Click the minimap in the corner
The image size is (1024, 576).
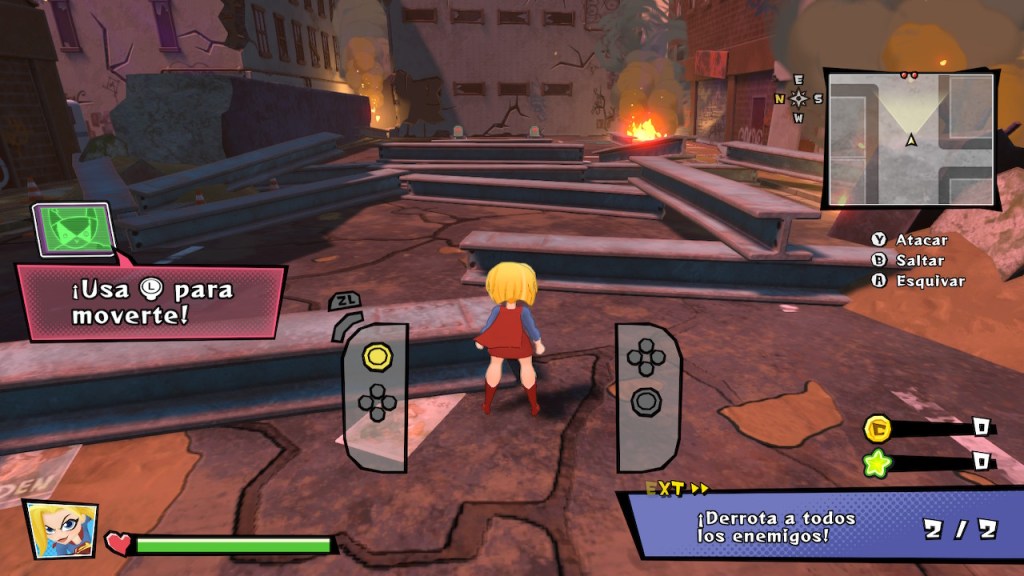[x=910, y=139]
